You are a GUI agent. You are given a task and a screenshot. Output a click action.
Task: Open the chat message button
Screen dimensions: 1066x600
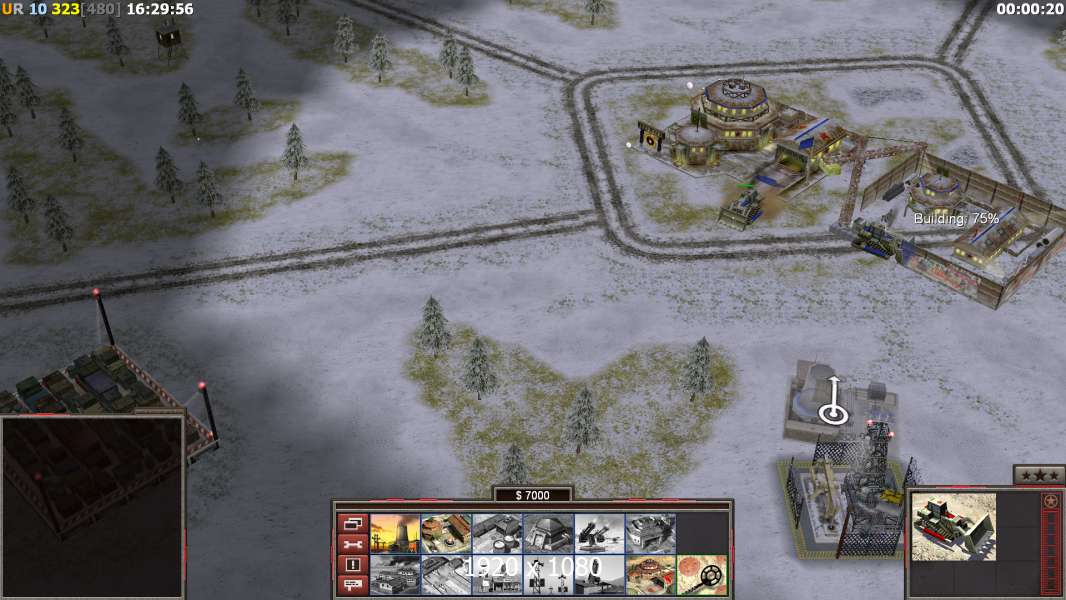pyautogui.click(x=352, y=585)
